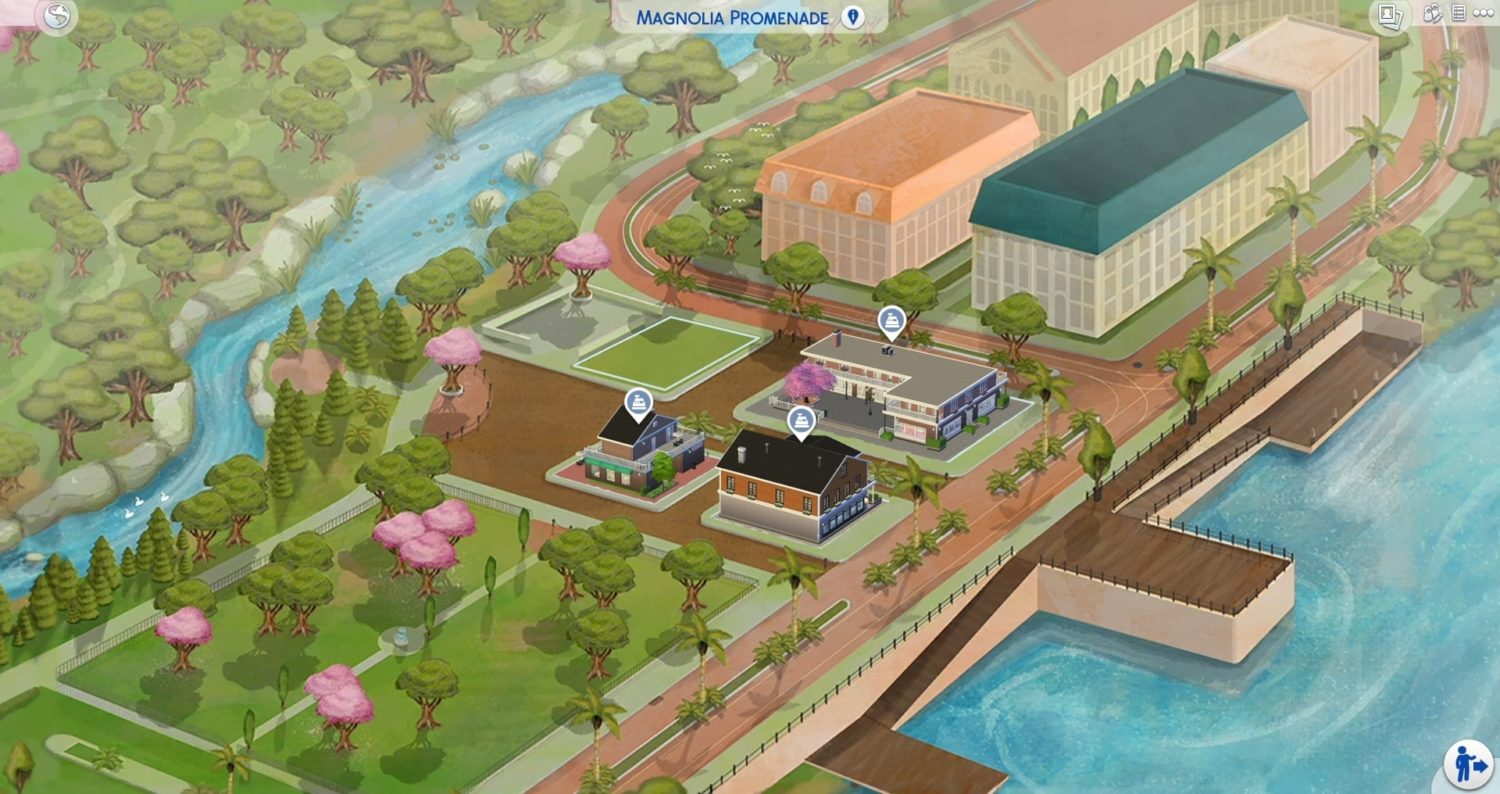The height and width of the screenshot is (794, 1500).
Task: Select the retail marker over the brick building
Action: point(800,420)
